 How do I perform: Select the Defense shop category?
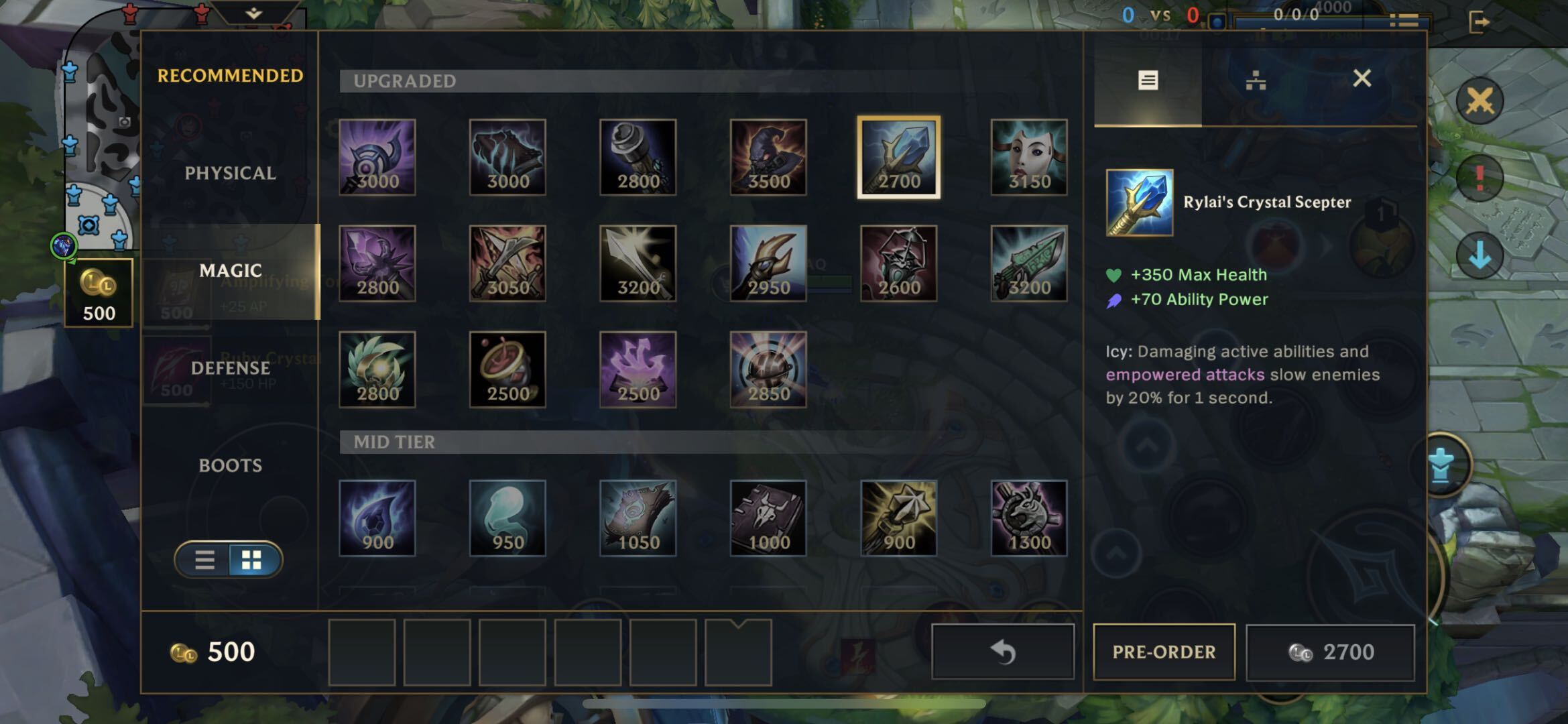(230, 368)
